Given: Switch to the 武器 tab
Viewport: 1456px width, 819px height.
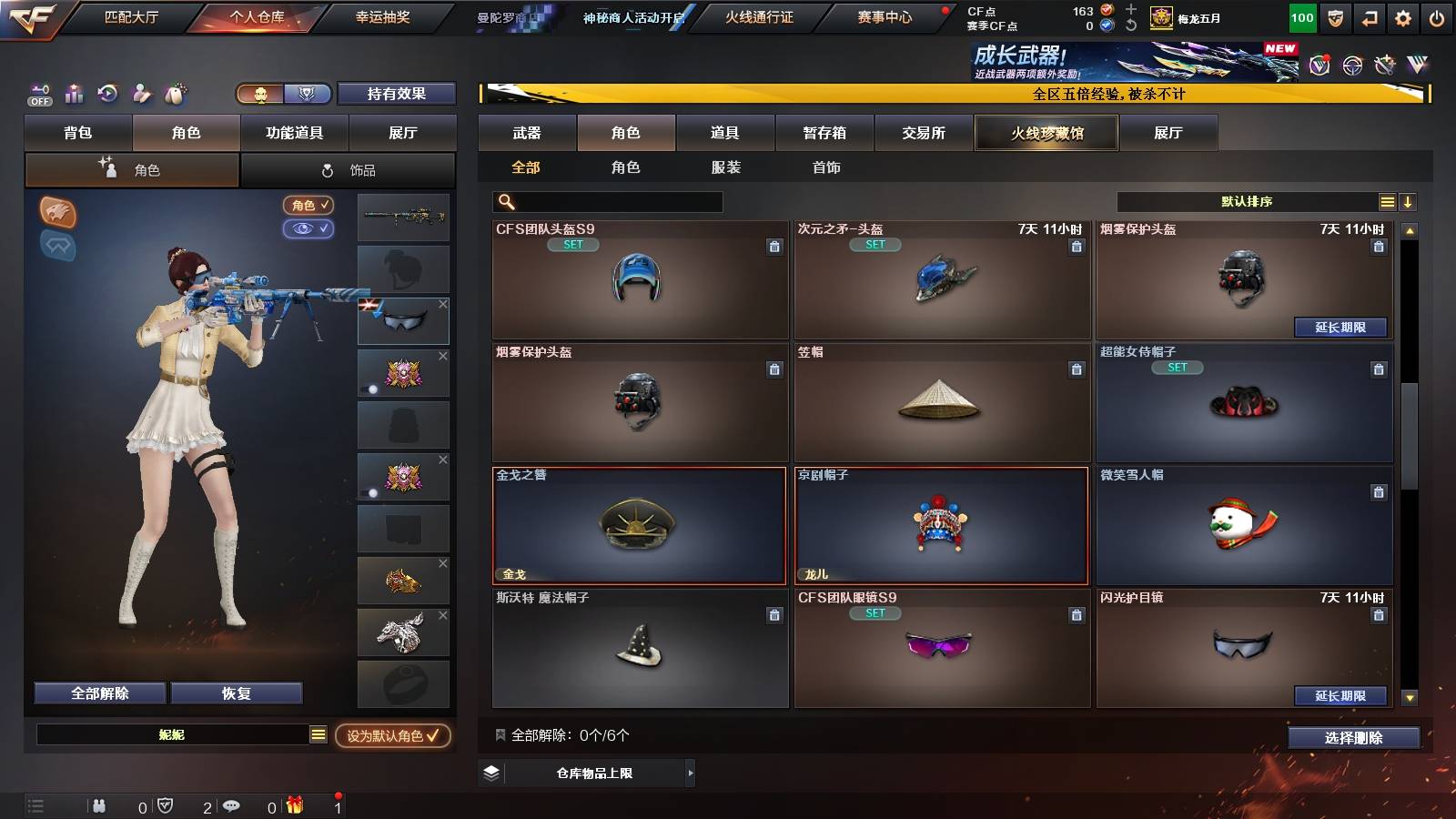Looking at the screenshot, I should click(x=527, y=132).
